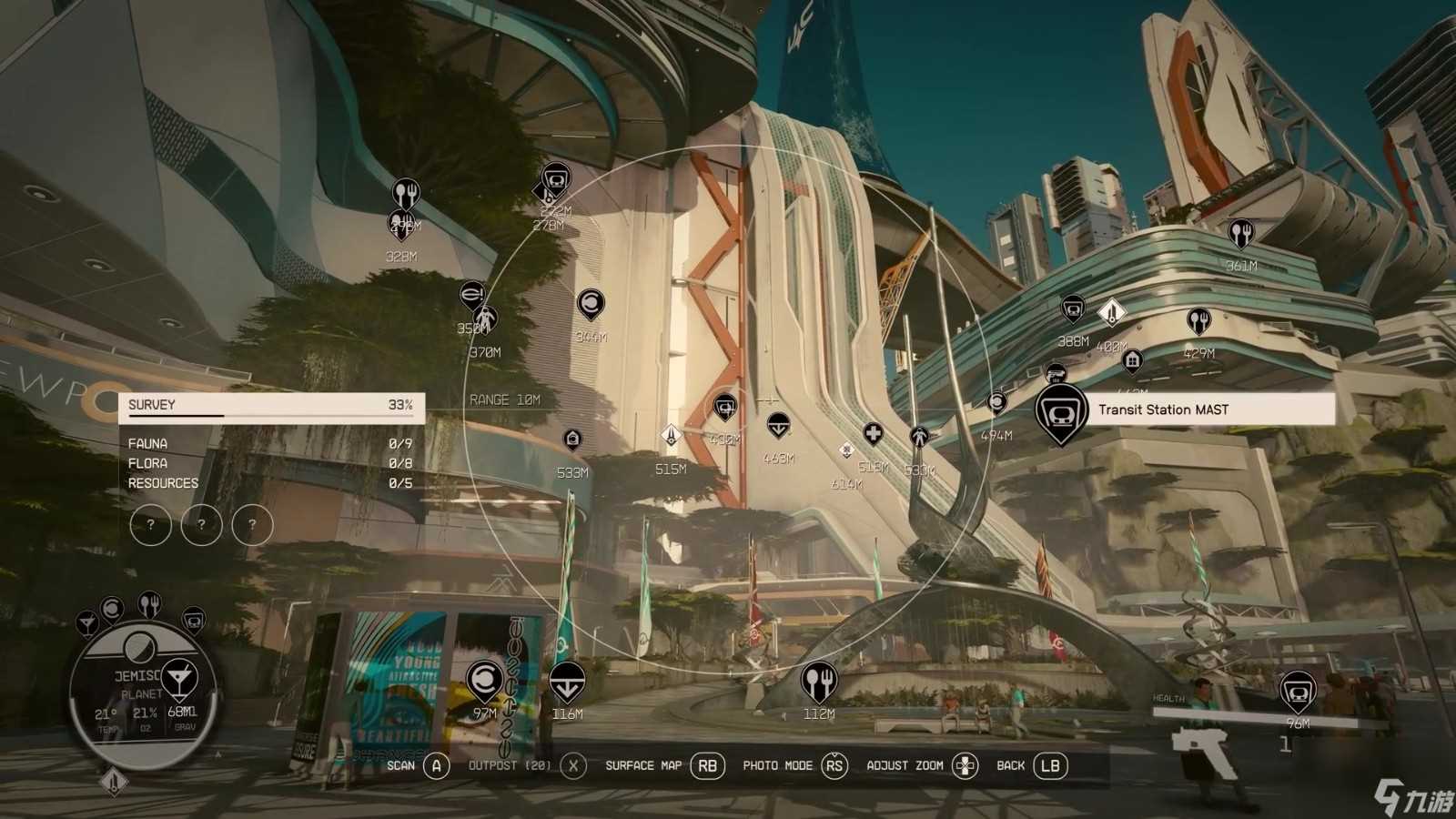Click the house marker at 533M
This screenshot has width=1456, height=819.
tap(572, 440)
